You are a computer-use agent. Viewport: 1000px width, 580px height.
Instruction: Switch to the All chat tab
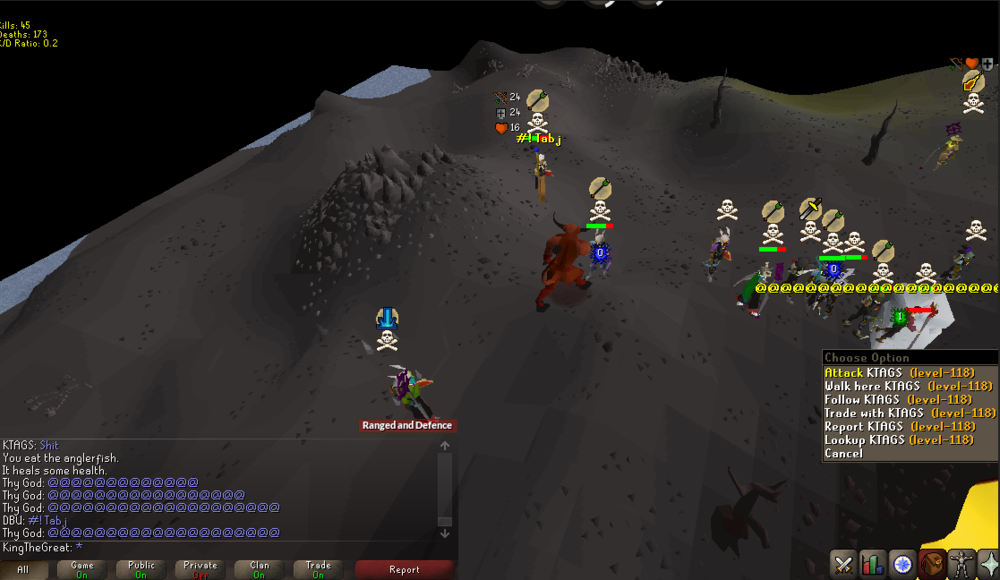[24, 570]
